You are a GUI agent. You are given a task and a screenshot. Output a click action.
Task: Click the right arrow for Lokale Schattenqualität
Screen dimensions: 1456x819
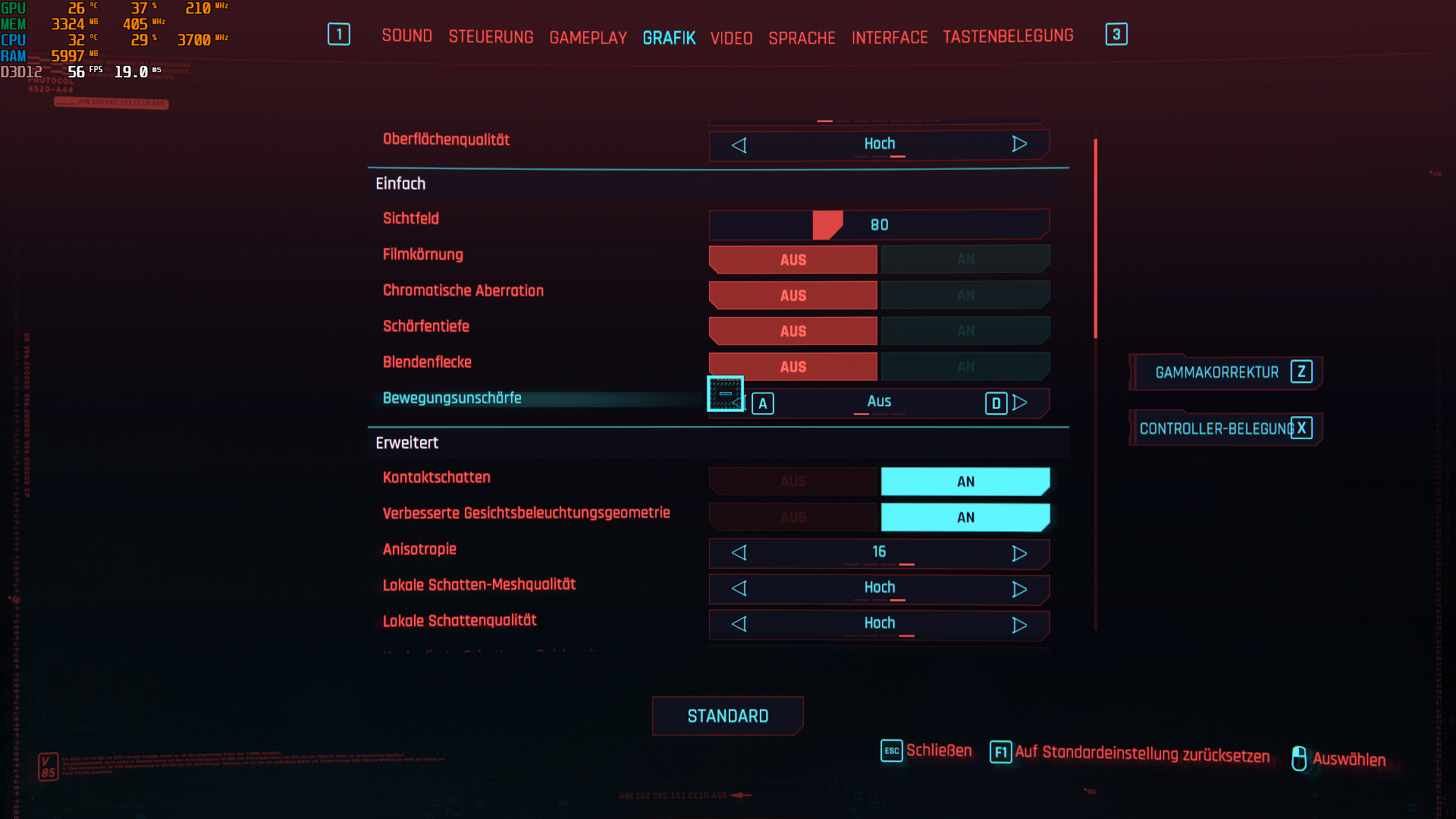click(x=1020, y=624)
